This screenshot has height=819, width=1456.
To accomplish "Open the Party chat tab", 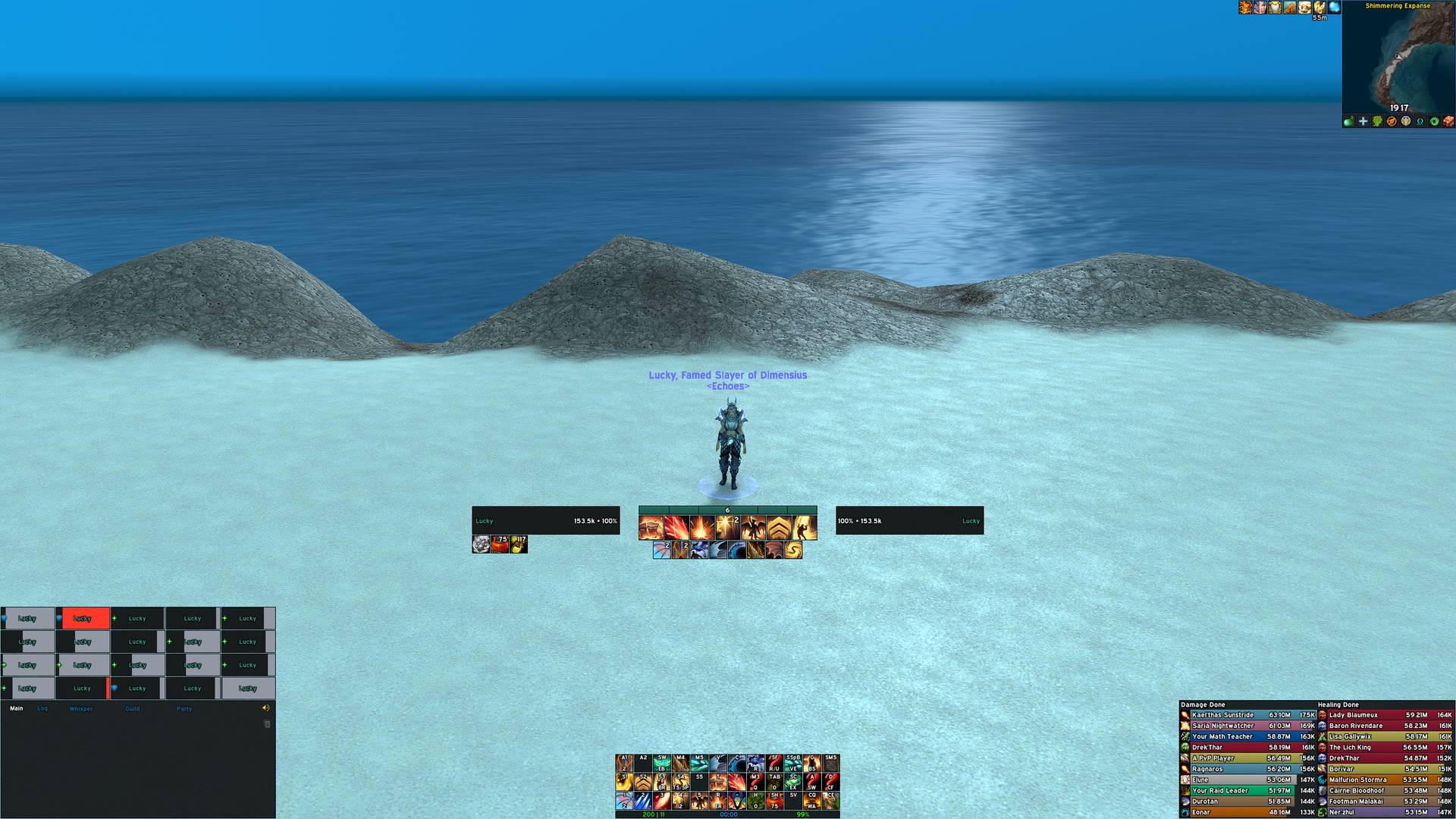I will (x=184, y=709).
